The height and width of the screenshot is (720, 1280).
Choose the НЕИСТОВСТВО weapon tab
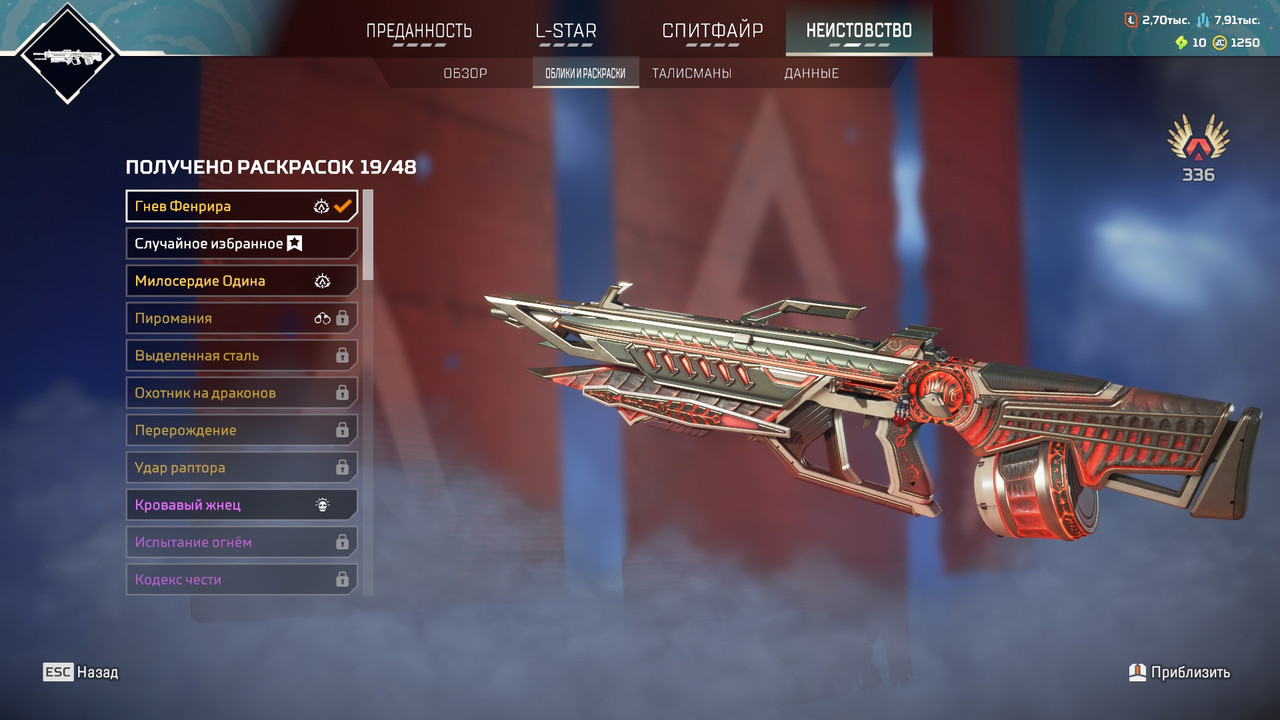coord(859,31)
